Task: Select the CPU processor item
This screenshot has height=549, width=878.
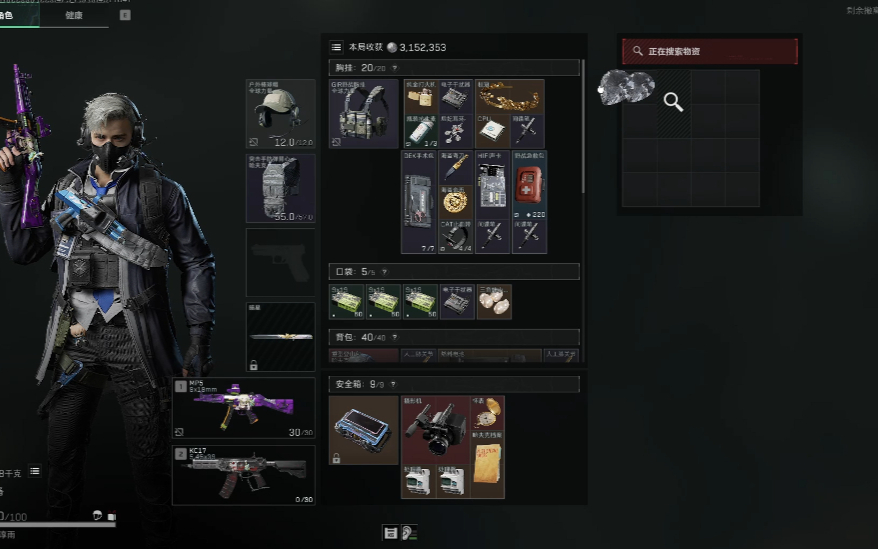Action: coord(492,131)
